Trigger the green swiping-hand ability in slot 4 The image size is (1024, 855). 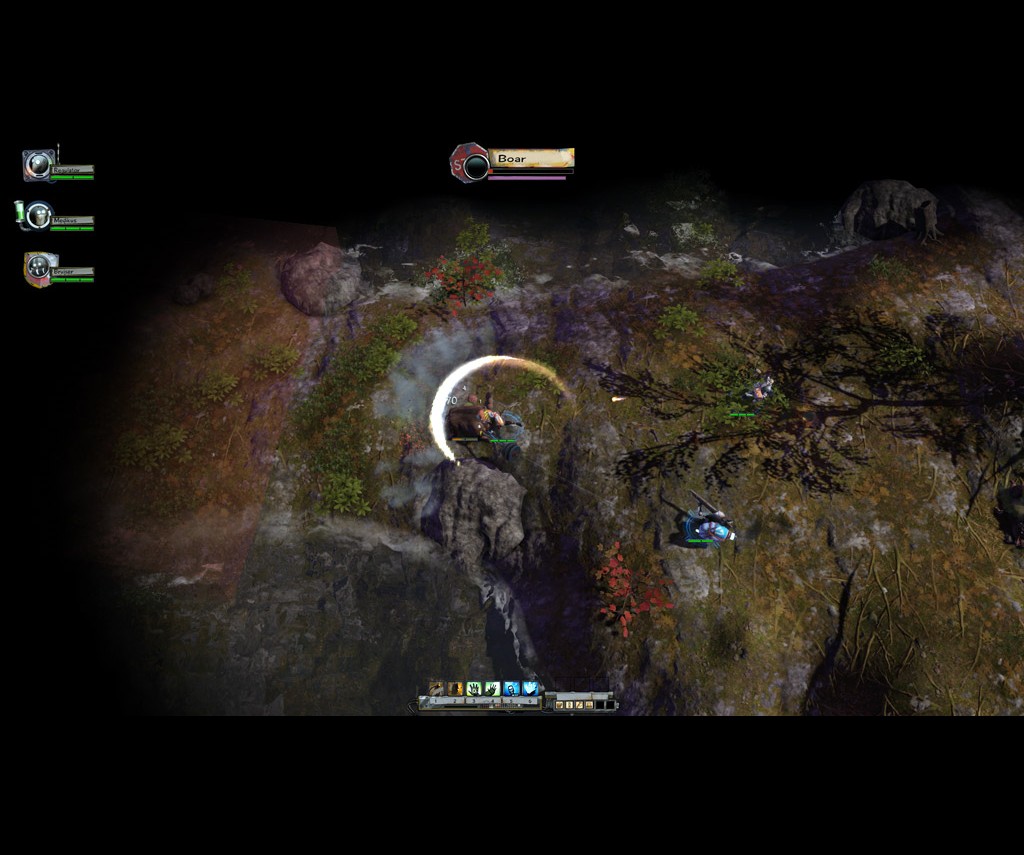[492, 688]
